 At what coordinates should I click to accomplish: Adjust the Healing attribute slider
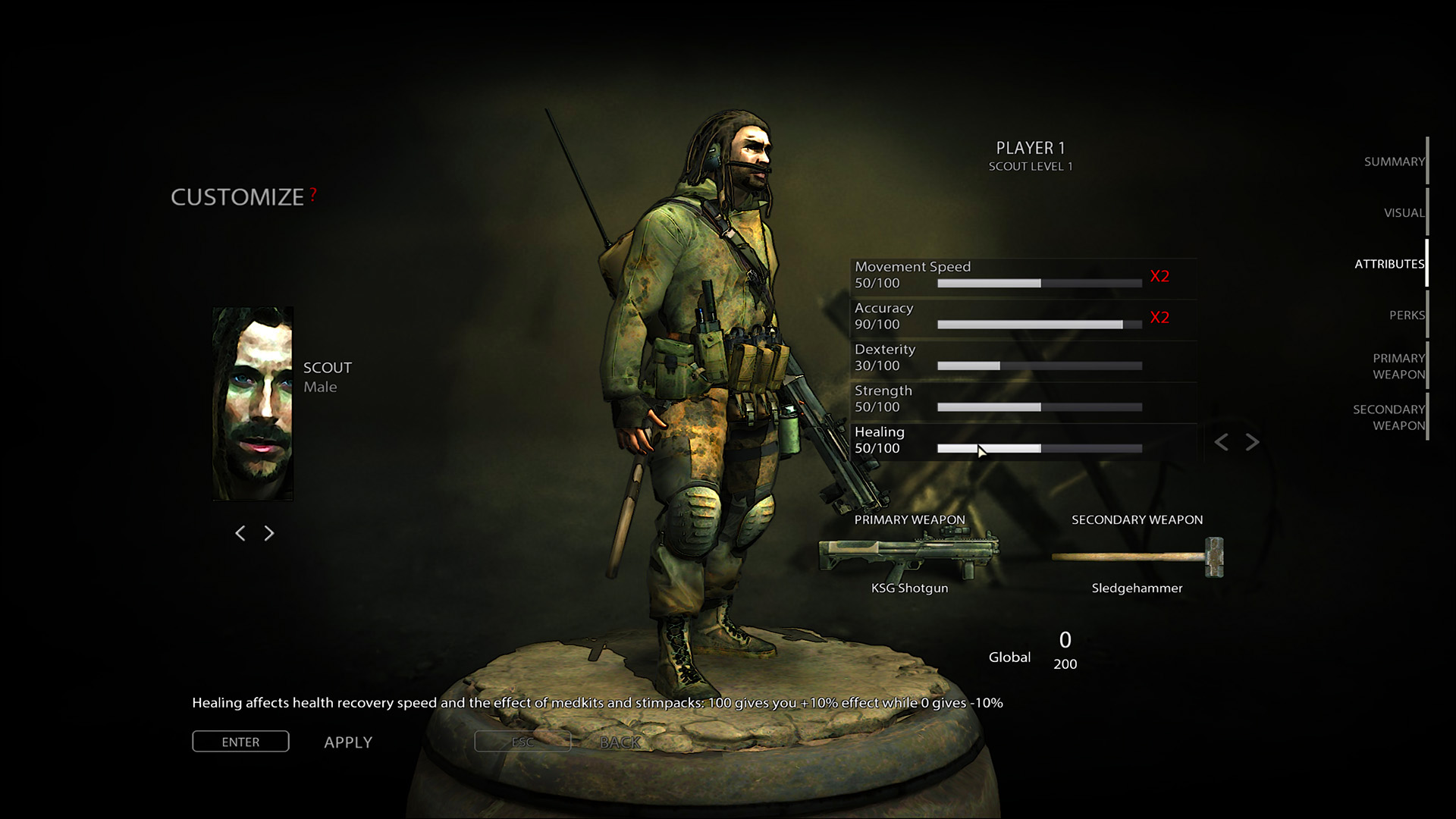point(1039,448)
